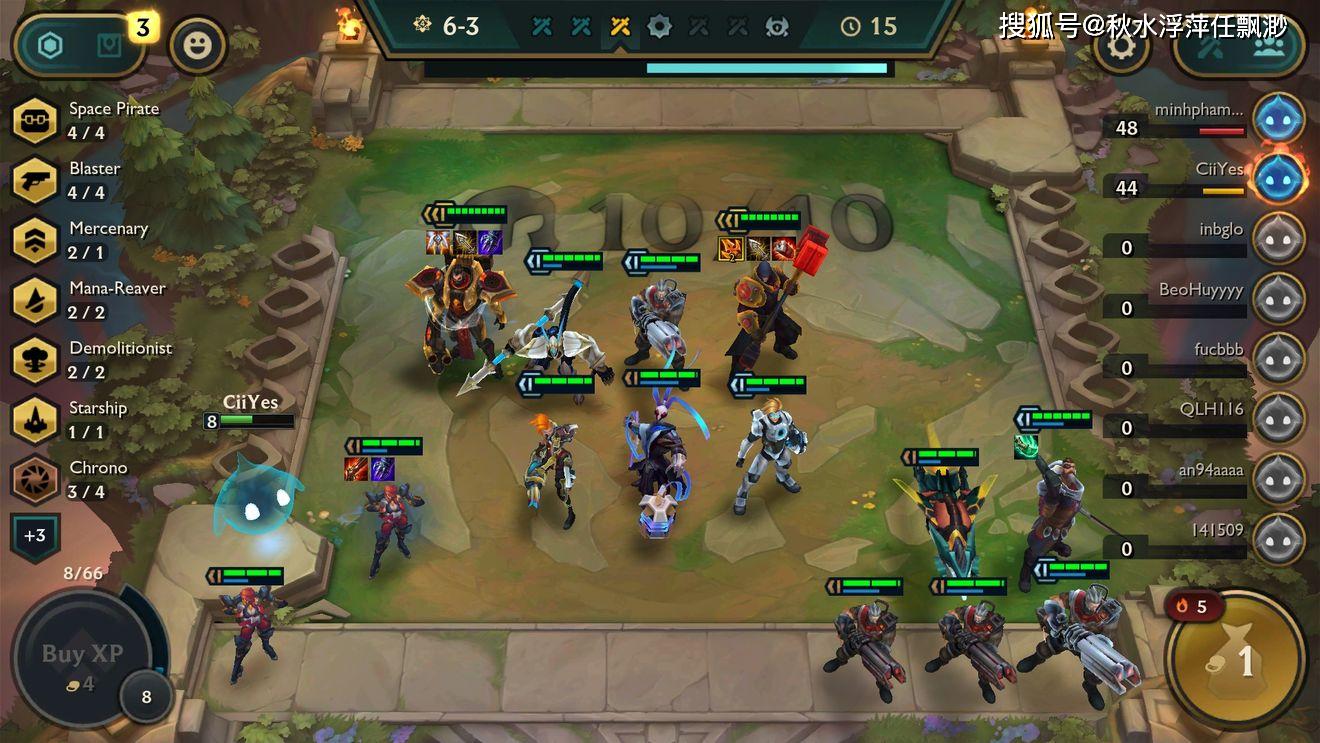
Task: Click the Demolitionist trait entry
Action: point(34,360)
